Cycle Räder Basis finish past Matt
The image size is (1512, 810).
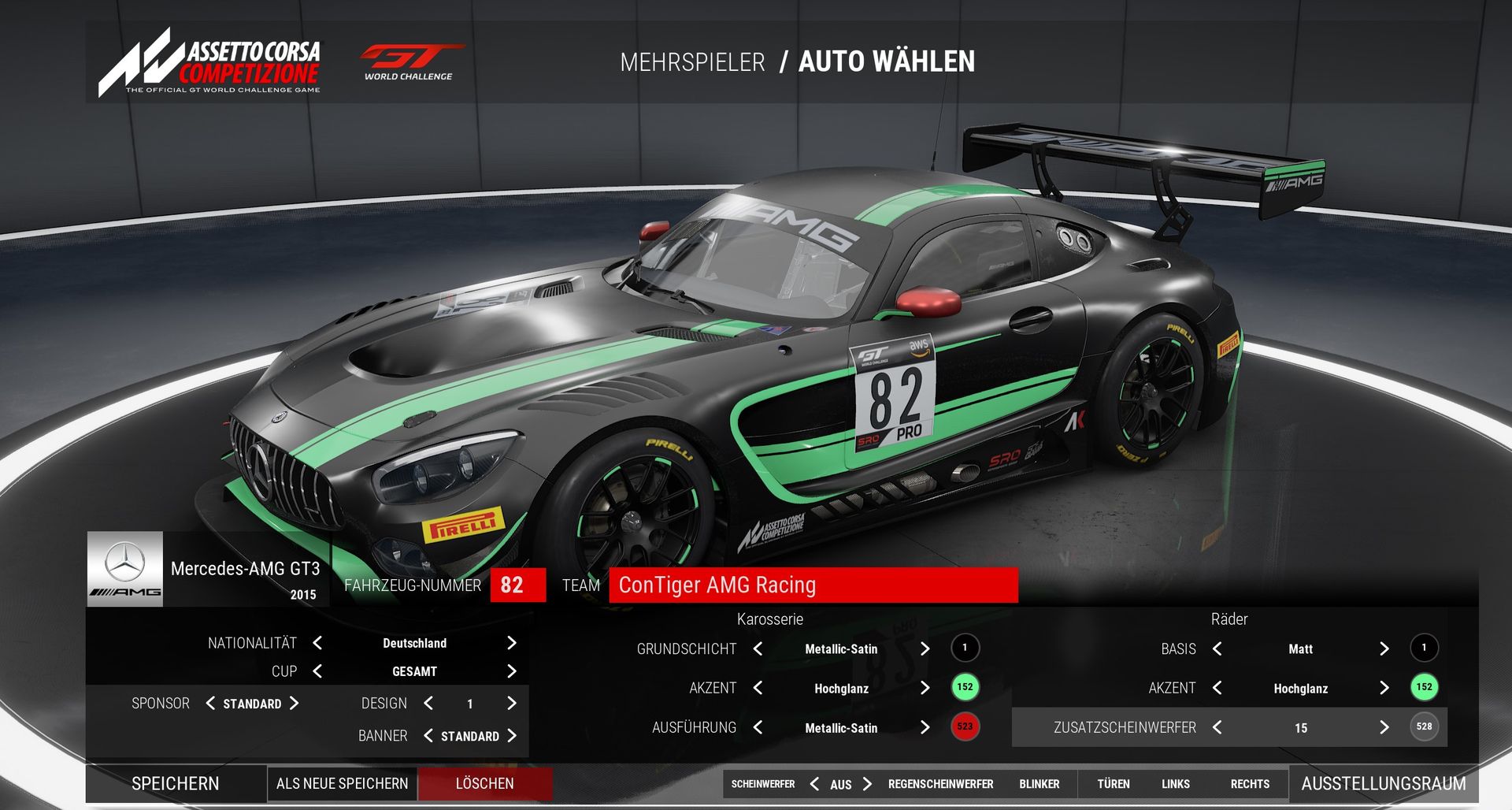[x=1384, y=648]
